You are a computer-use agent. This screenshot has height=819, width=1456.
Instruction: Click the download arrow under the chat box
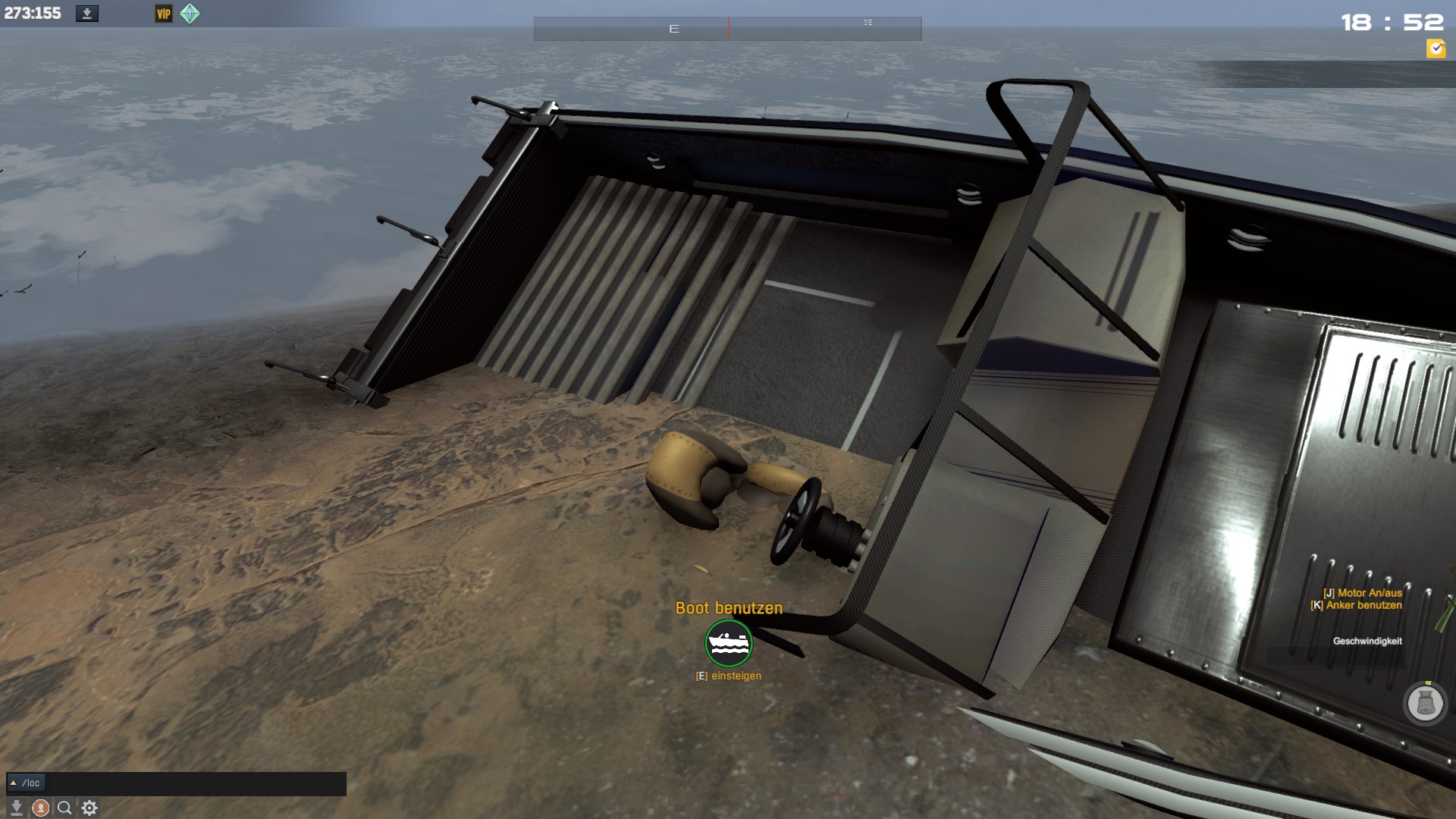[x=17, y=808]
